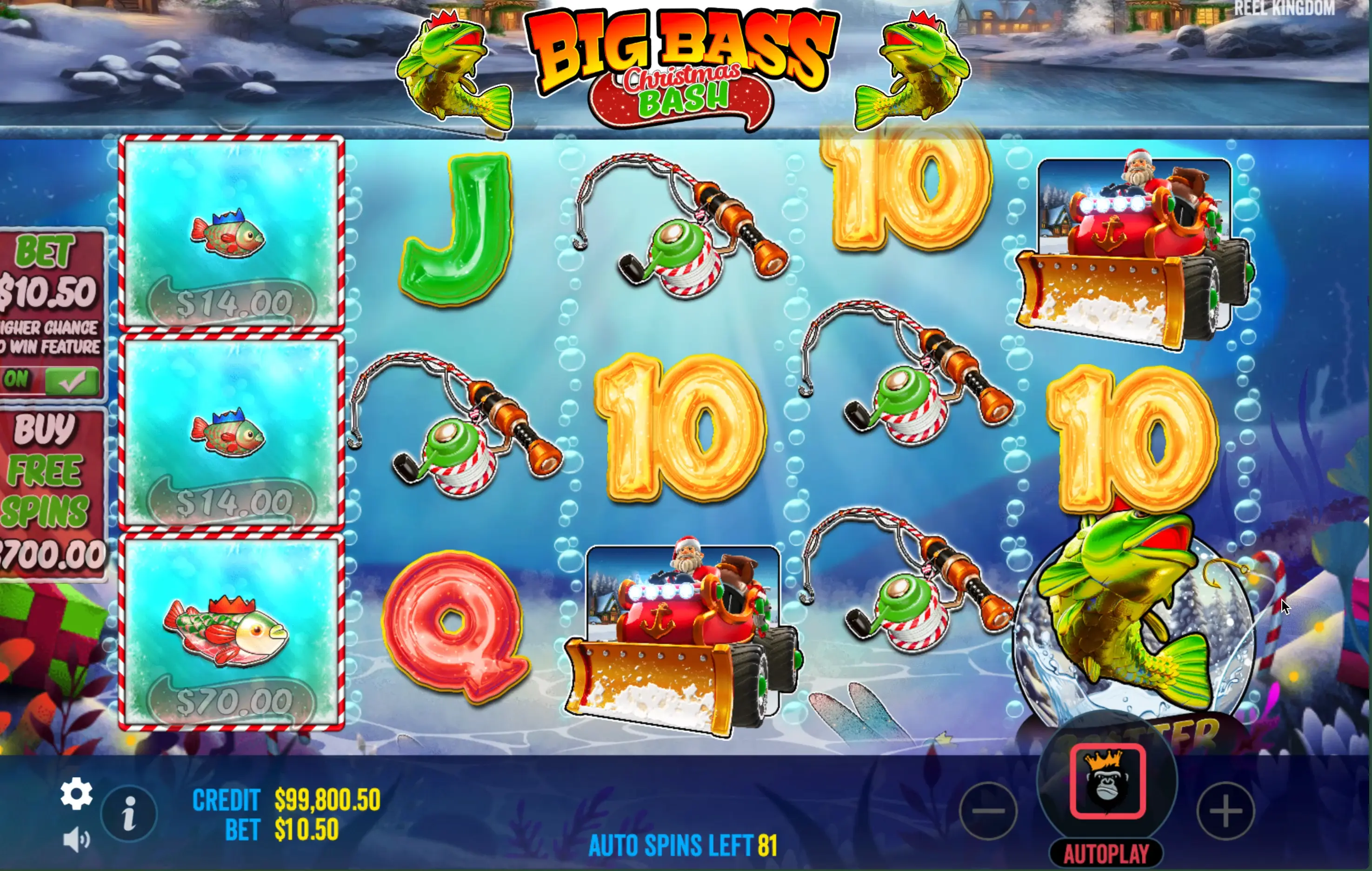The image size is (1372, 871).
Task: Stop spinning via the gorilla spin button
Action: (x=1107, y=782)
